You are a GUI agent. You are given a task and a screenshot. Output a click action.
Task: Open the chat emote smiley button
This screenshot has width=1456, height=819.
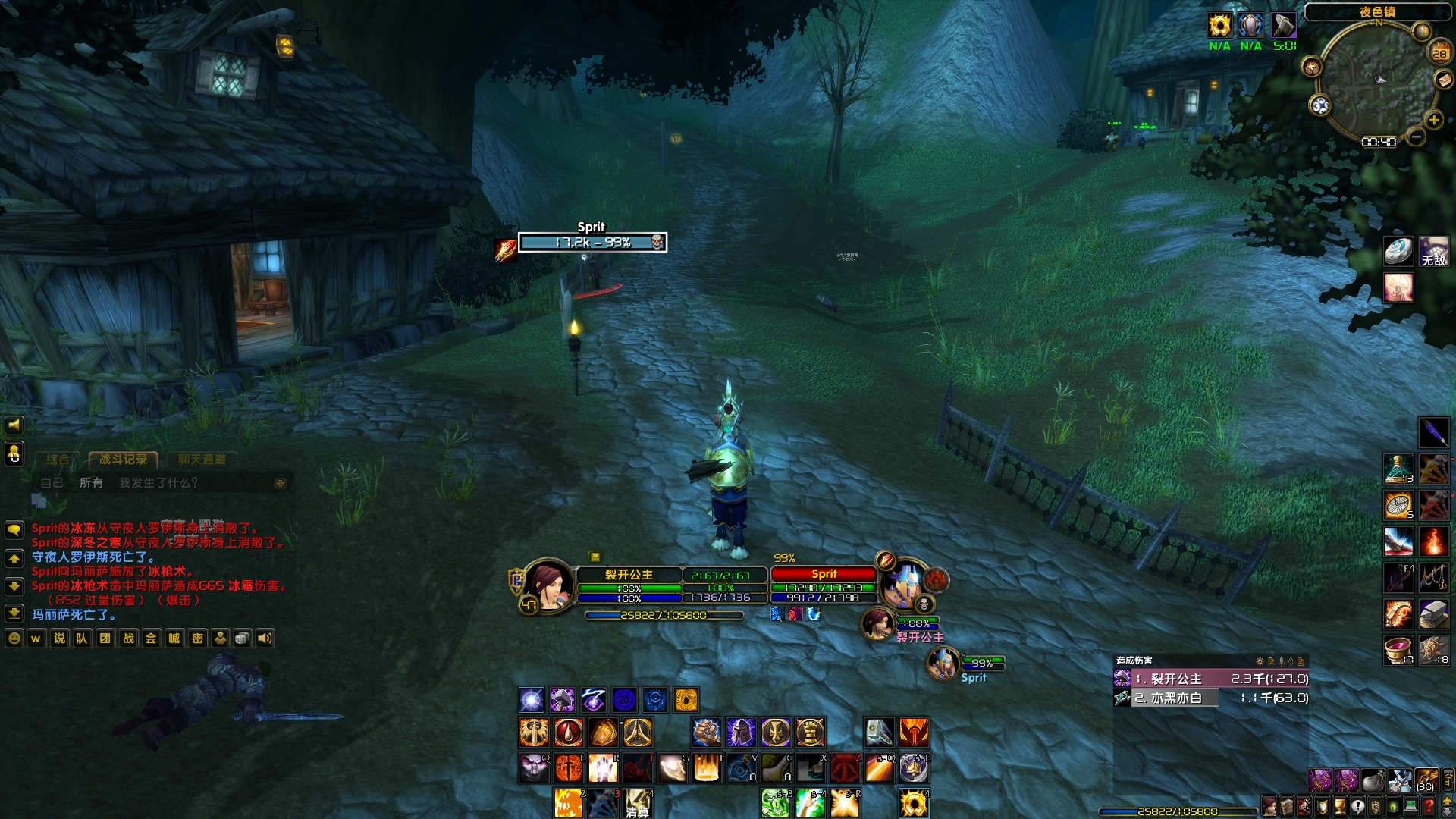pyautogui.click(x=14, y=639)
